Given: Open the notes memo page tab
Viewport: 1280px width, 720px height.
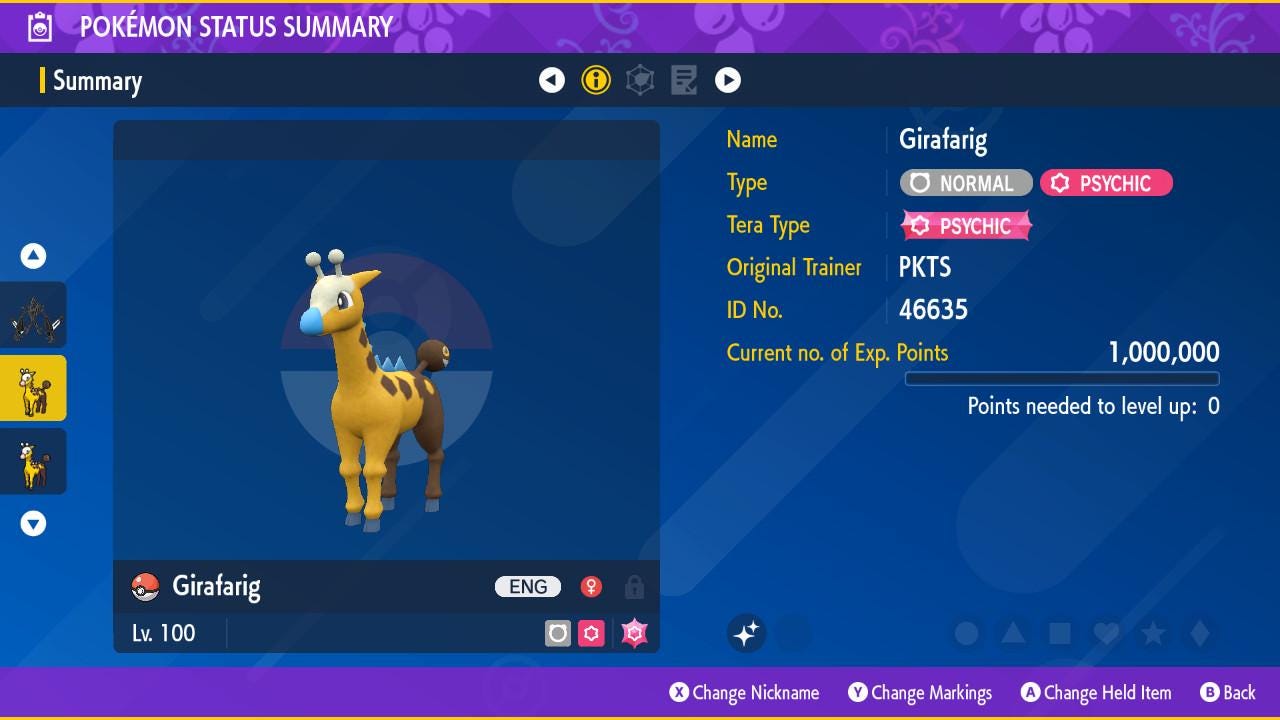Looking at the screenshot, I should click(684, 80).
